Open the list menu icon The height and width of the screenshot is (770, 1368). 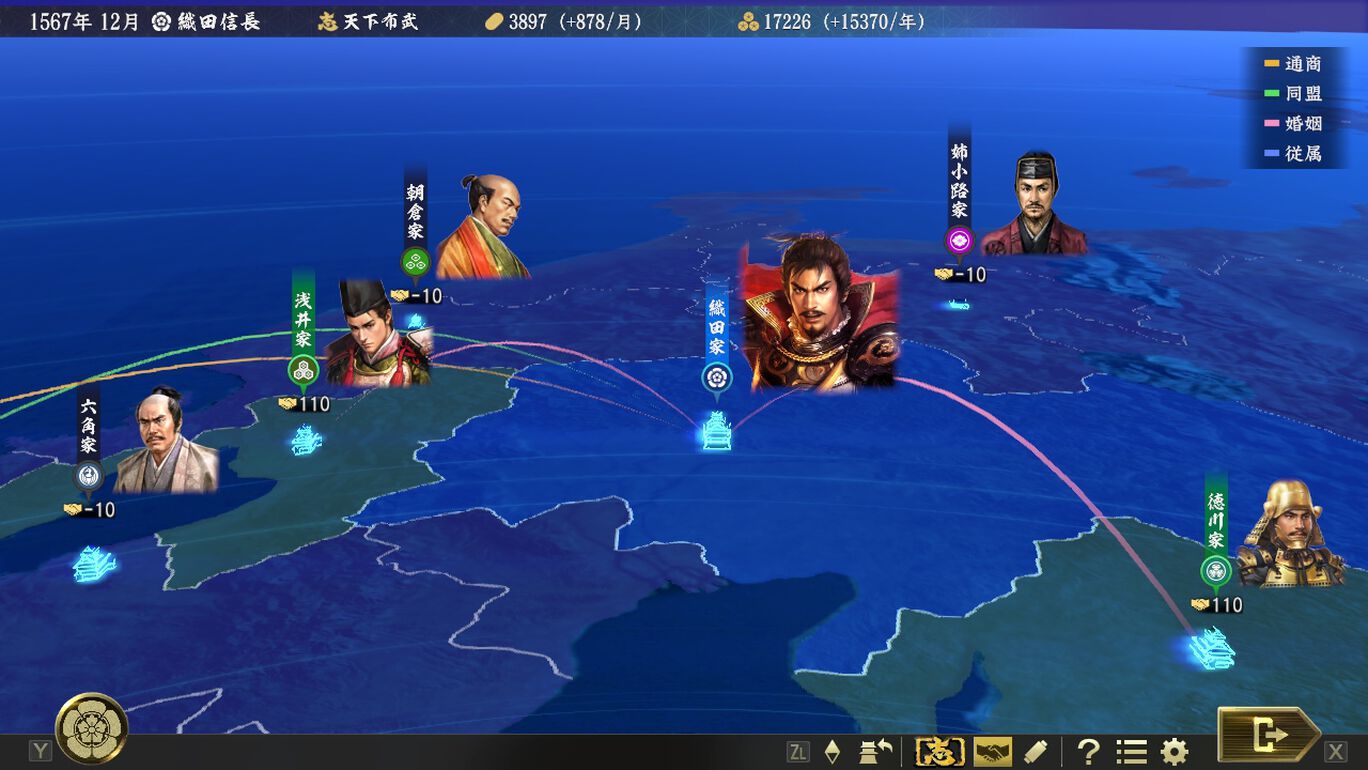1131,752
